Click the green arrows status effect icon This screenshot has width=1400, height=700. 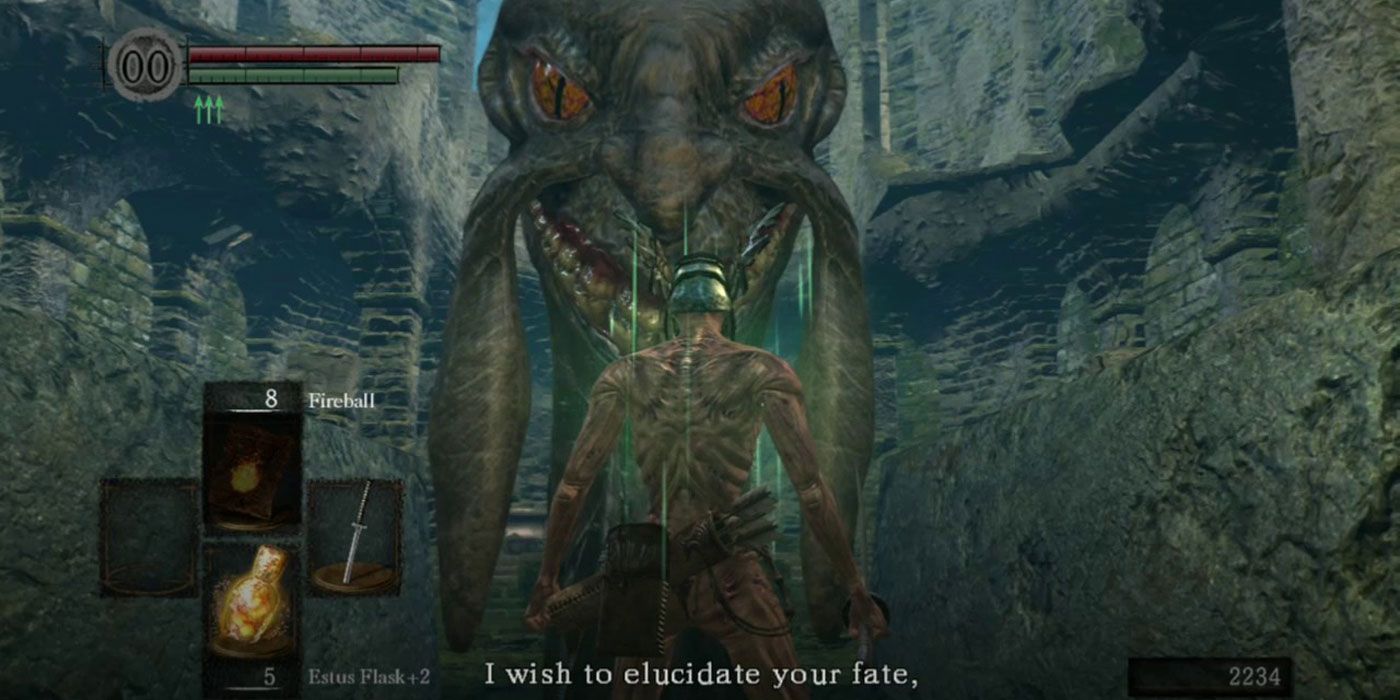[x=208, y=107]
